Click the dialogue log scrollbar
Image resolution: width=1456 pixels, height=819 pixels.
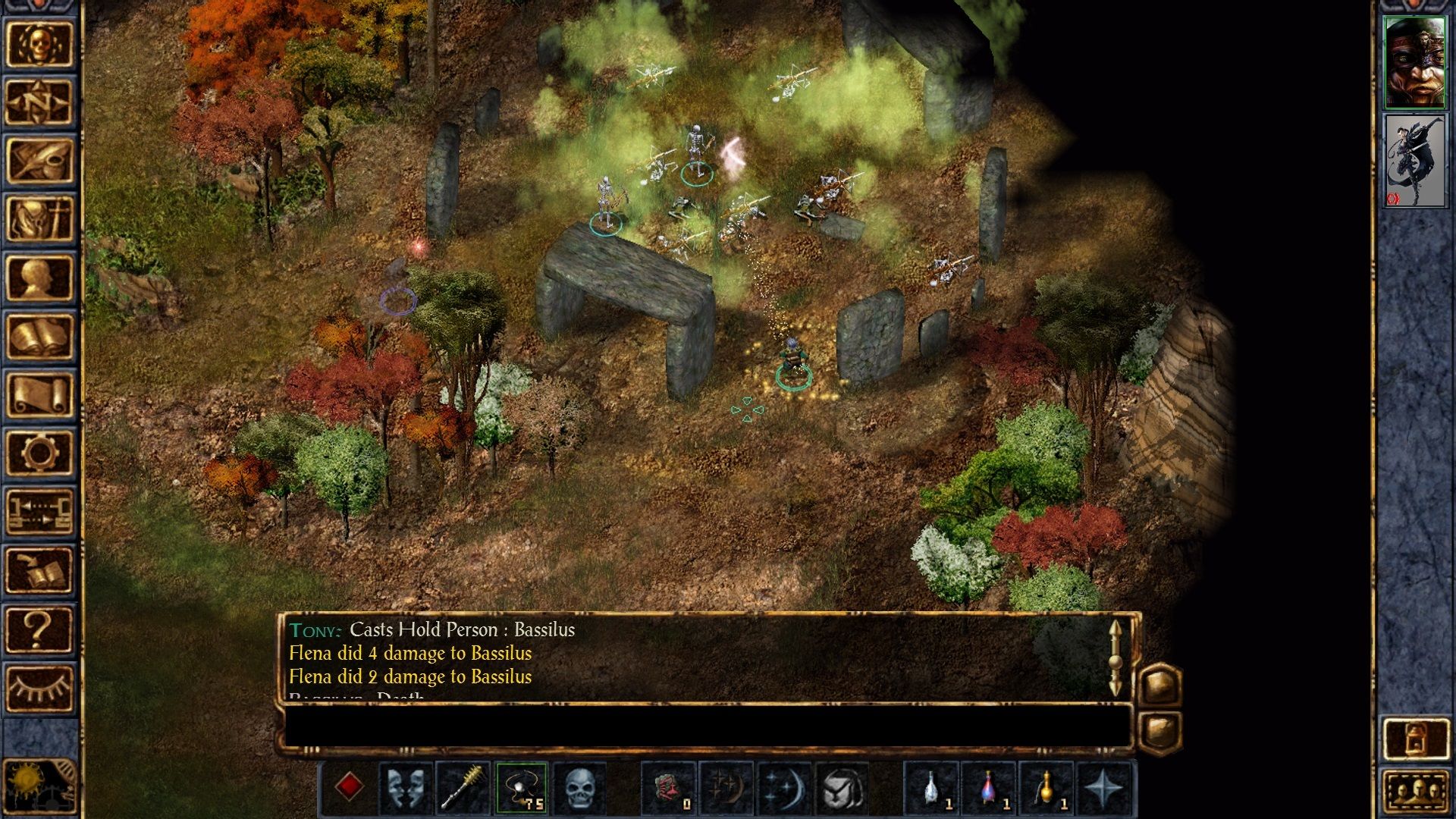click(x=1115, y=658)
